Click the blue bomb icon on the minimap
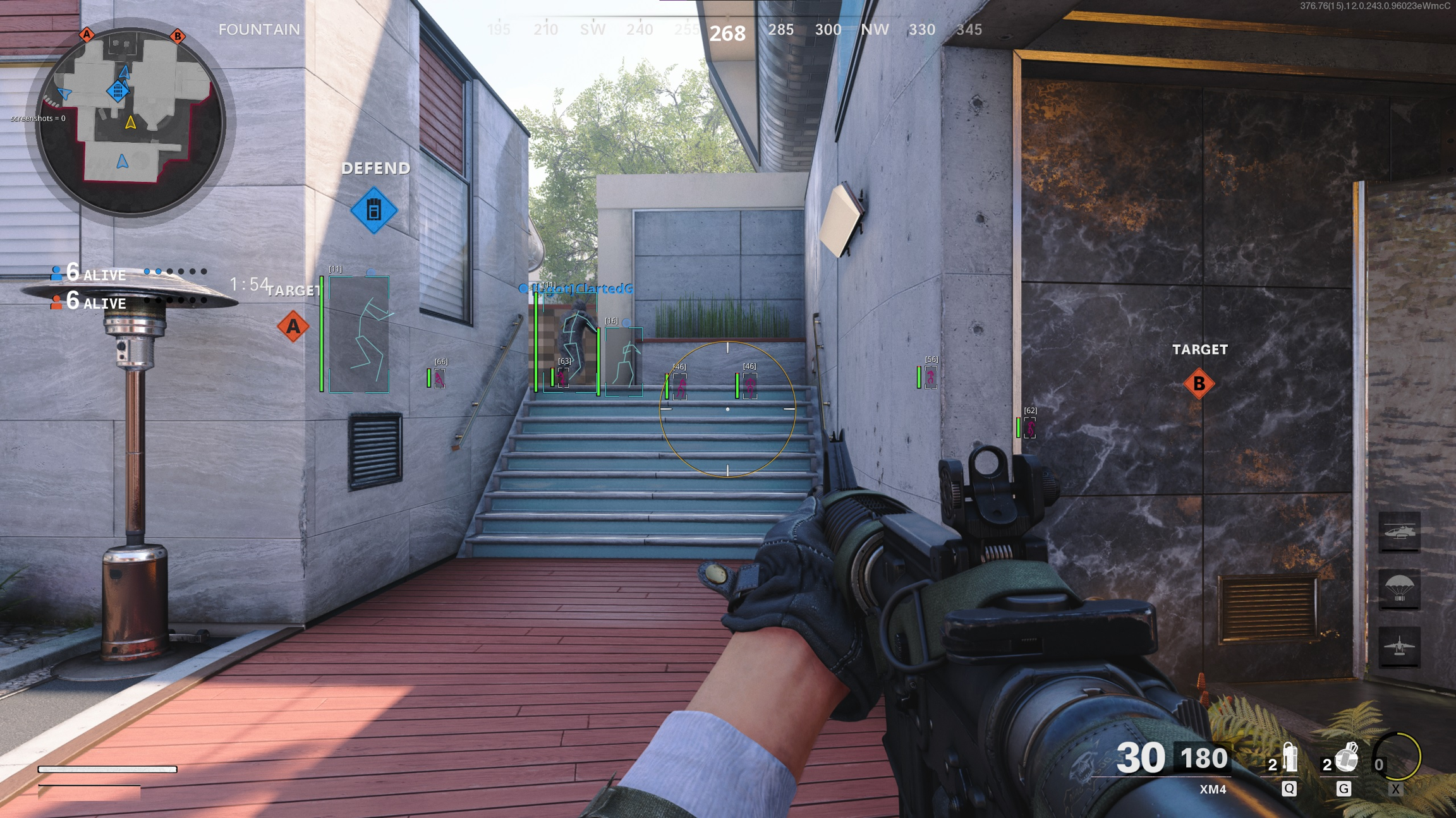This screenshot has width=1456, height=818. pos(118,91)
